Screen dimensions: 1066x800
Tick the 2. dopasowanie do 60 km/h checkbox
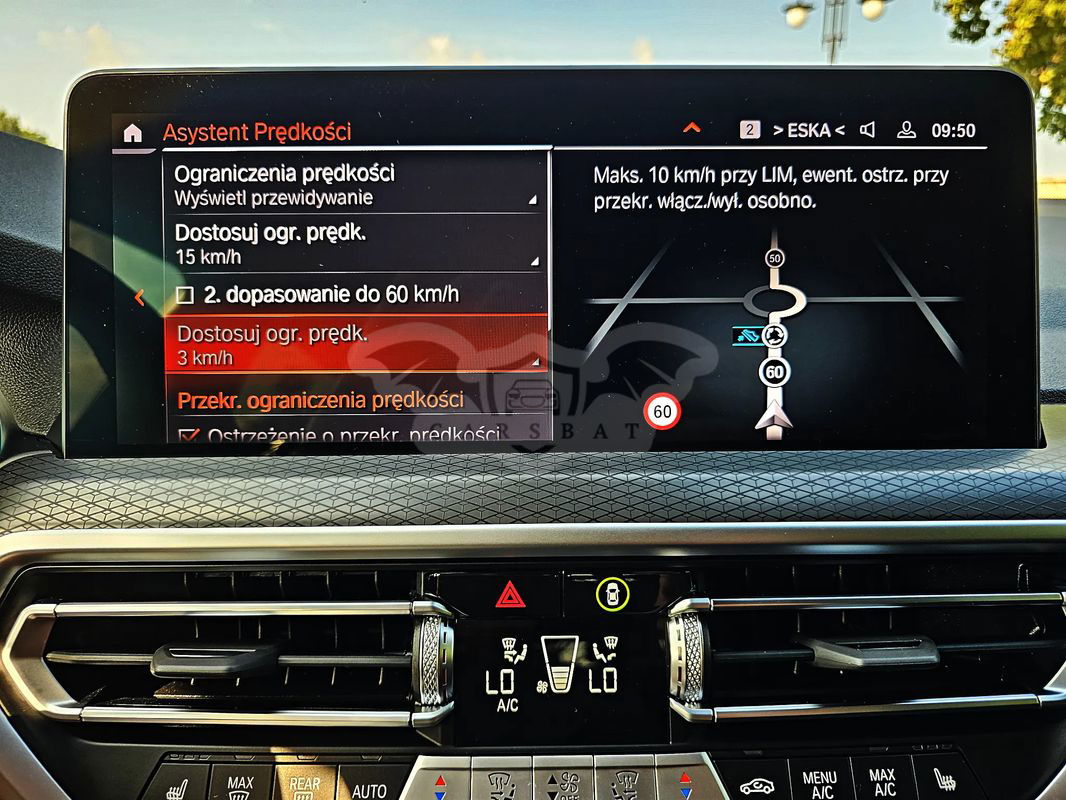click(185, 295)
